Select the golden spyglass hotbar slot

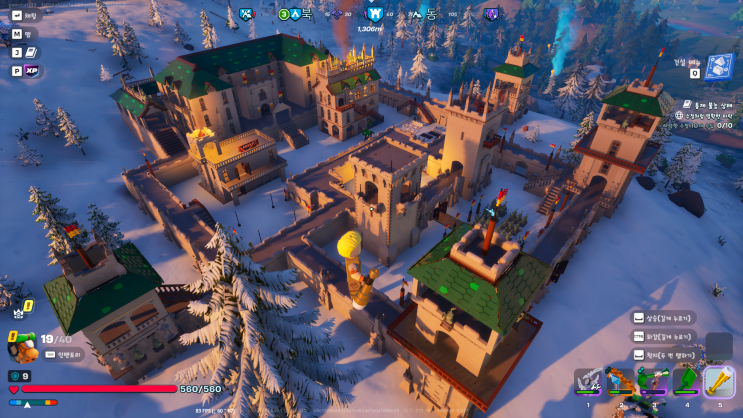[719, 382]
